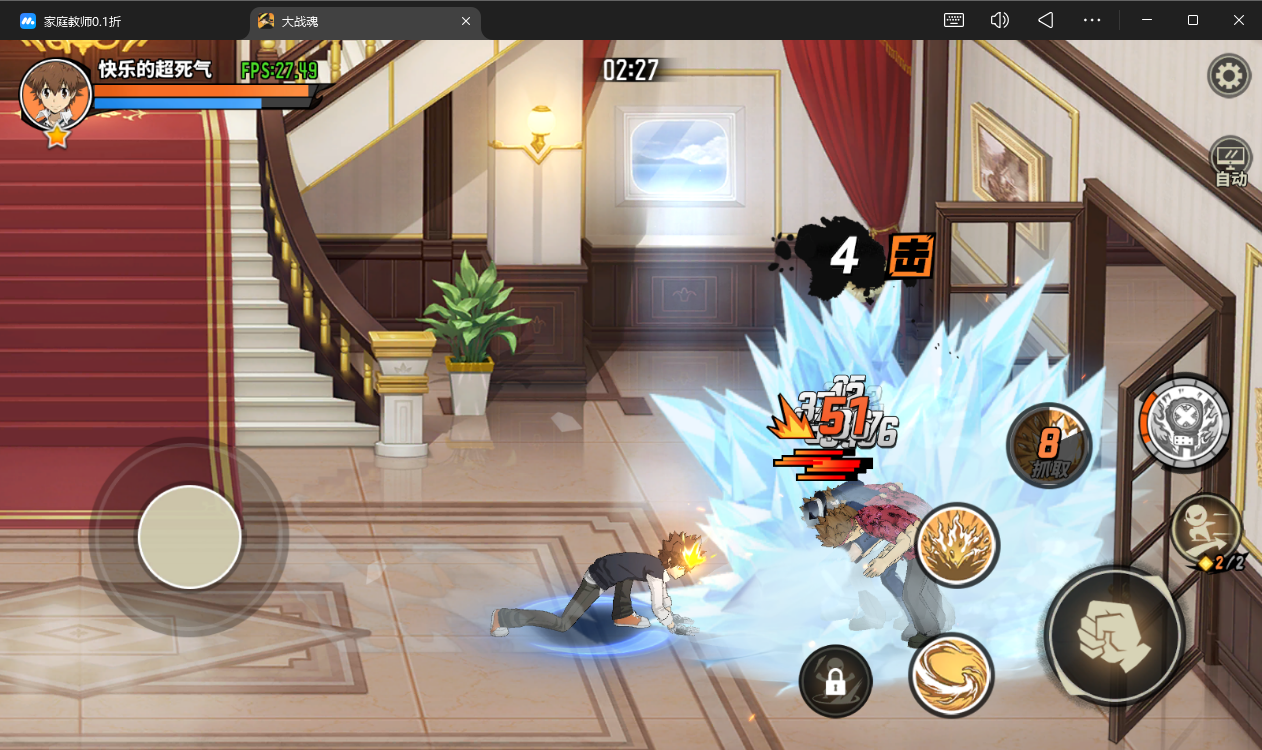1262x750 pixels.
Task: Tap the padlock locked skill button
Action: click(x=835, y=682)
